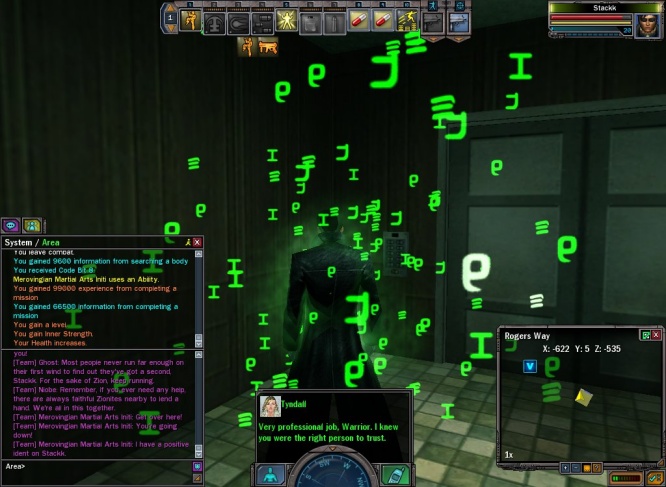Open the chat bubble button above the chat window
Screen dimensions: 666x487
pos(12,225)
